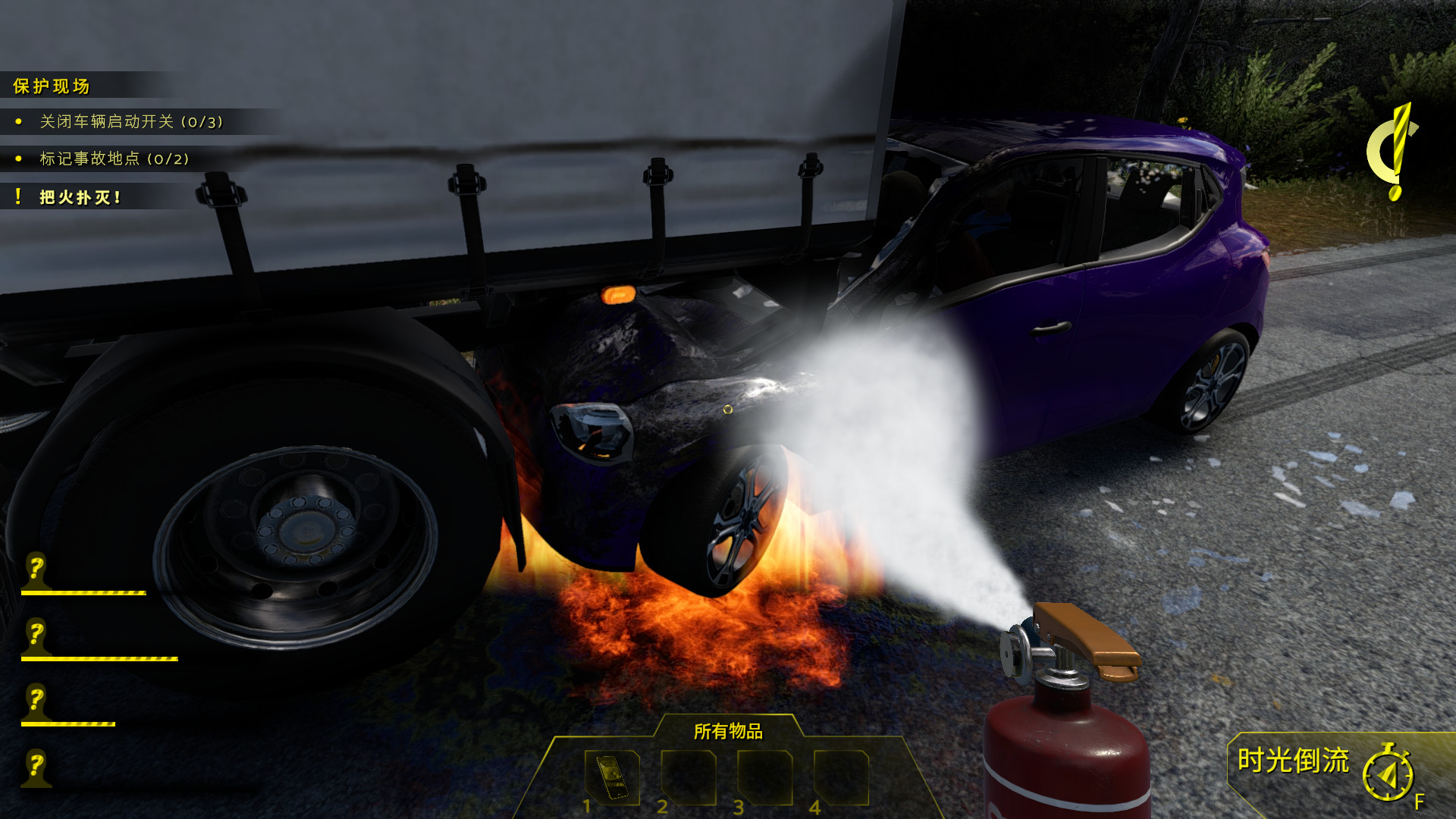The height and width of the screenshot is (819, 1456).
Task: Toggle the bullet for 关闭车辆启动开关 objective
Action: coord(18,121)
